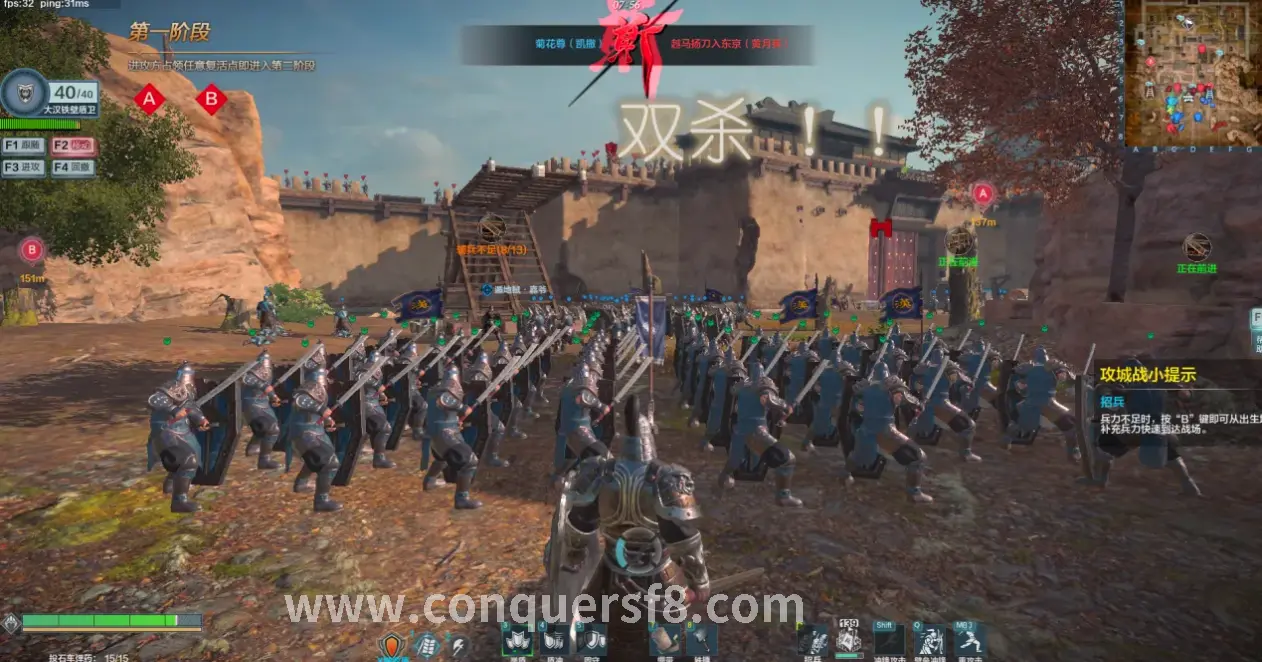Select the F4 unit command button

(73, 167)
